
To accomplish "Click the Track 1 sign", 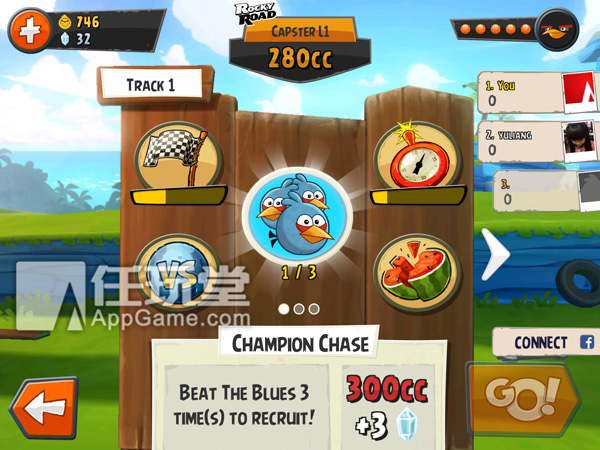I will [x=151, y=85].
